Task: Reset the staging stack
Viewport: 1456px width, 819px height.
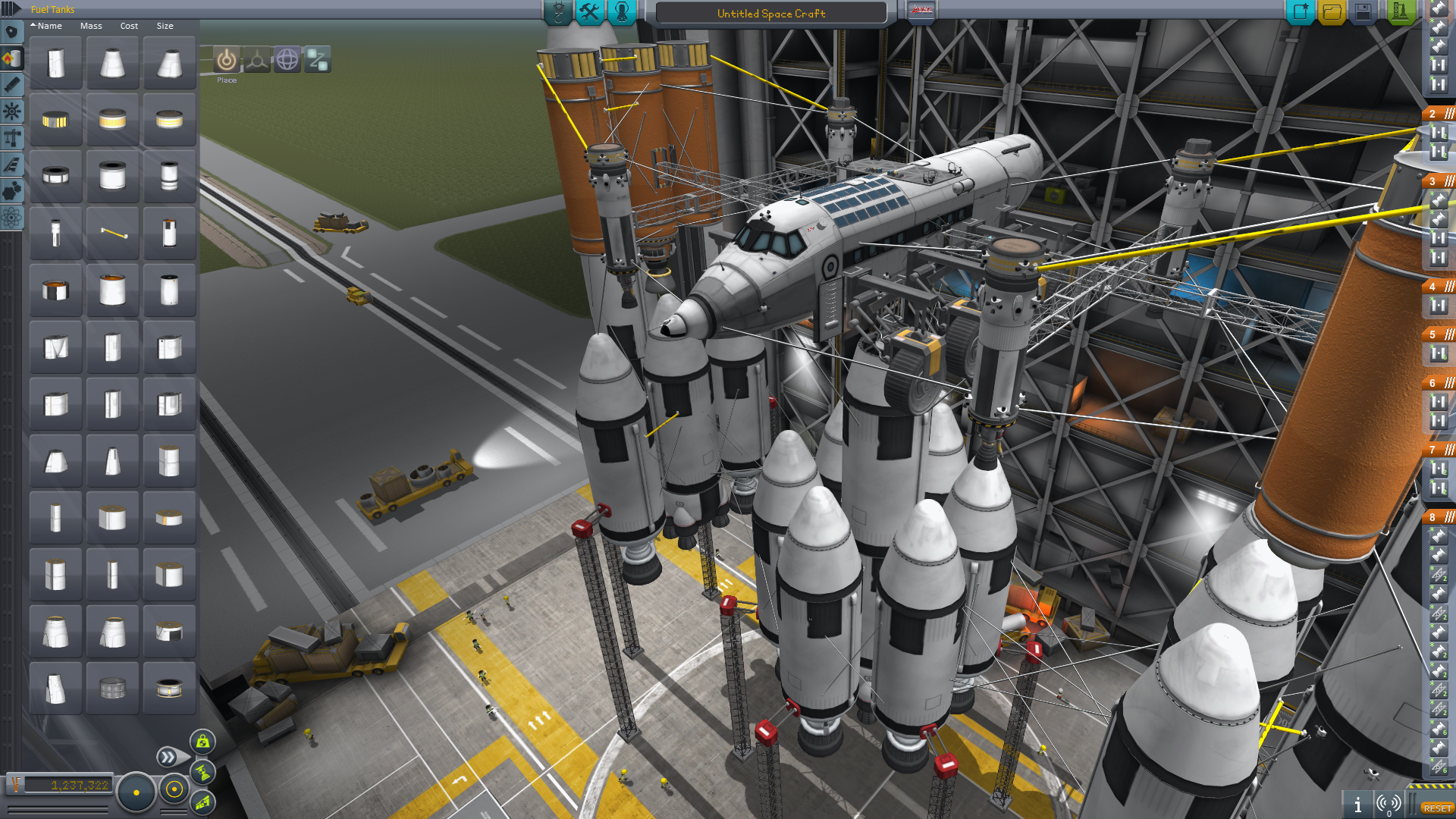Action: (1437, 808)
